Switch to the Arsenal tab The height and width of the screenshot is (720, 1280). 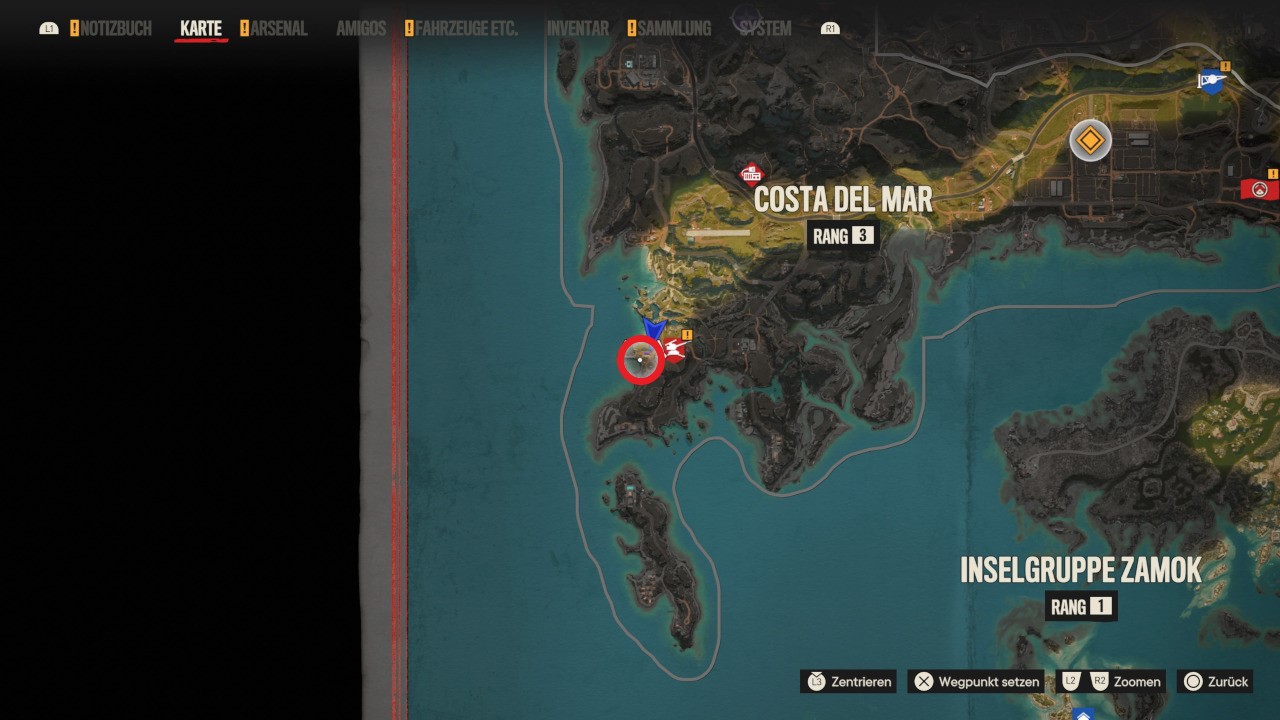tap(279, 29)
